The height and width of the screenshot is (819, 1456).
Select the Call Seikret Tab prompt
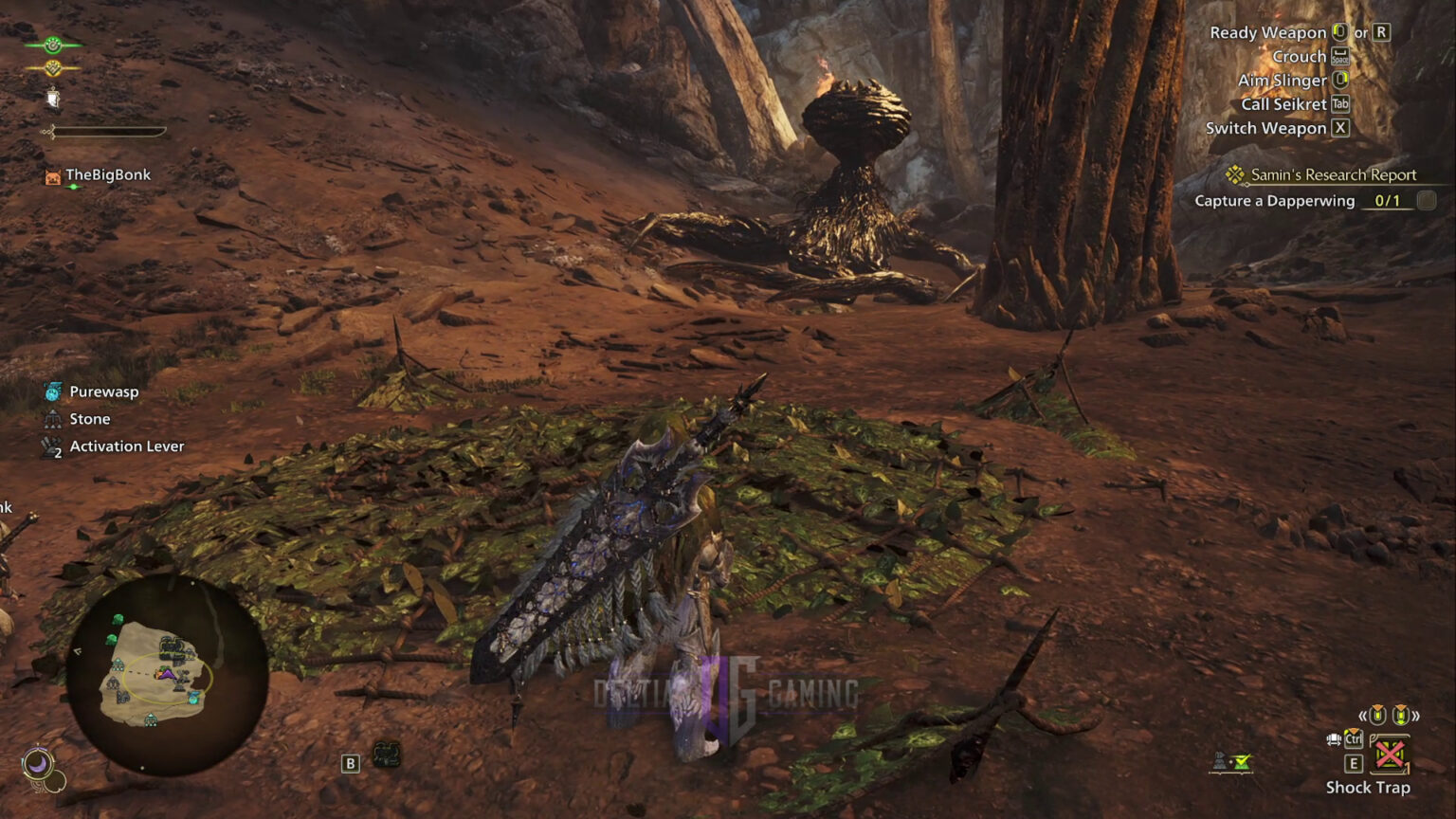point(1341,104)
